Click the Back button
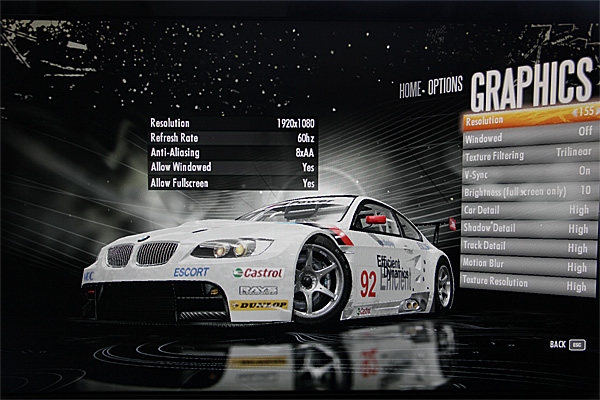Viewport: 600px width, 400px height. pos(567,345)
